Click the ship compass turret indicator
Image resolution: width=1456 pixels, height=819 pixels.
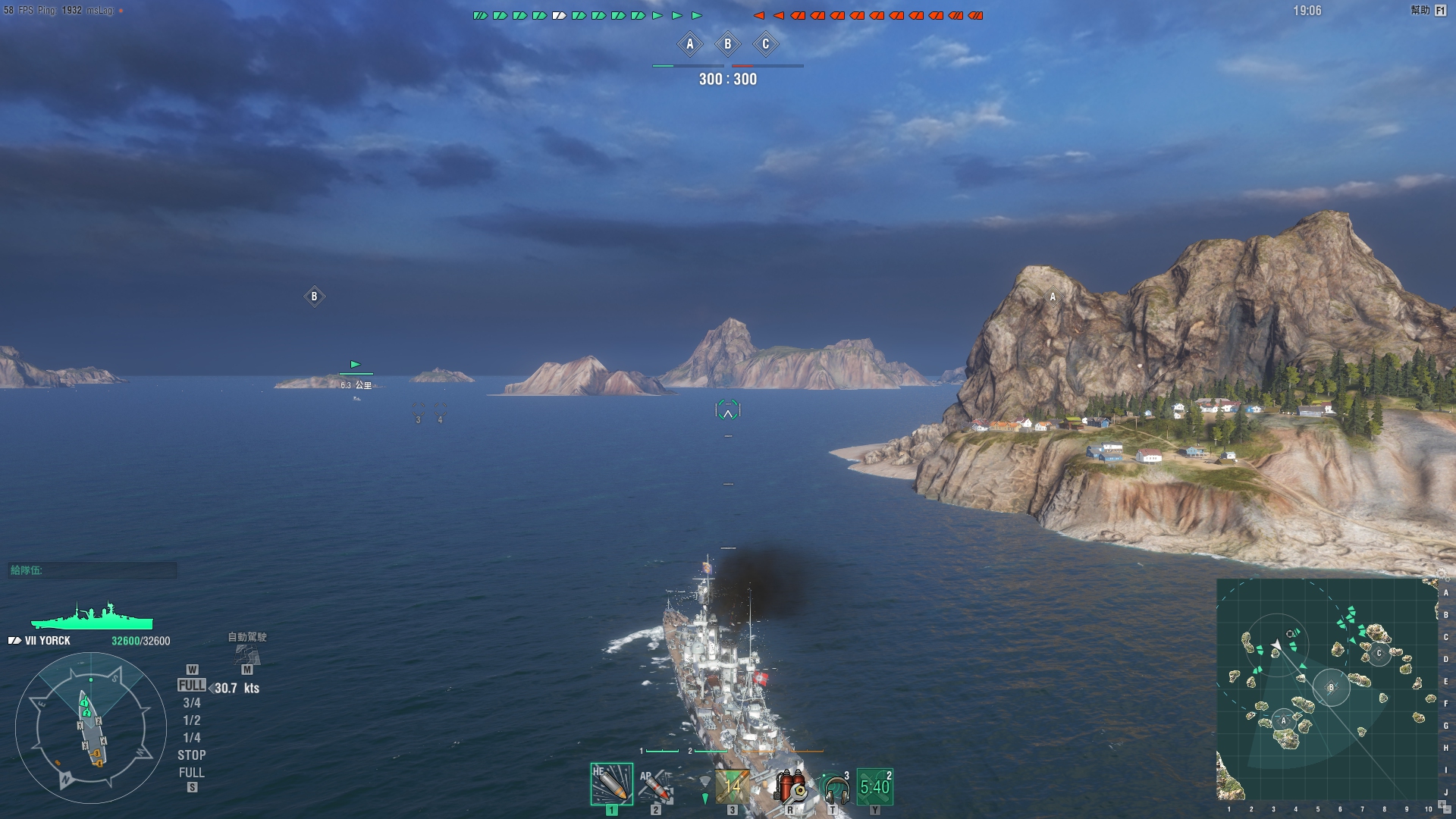91,728
